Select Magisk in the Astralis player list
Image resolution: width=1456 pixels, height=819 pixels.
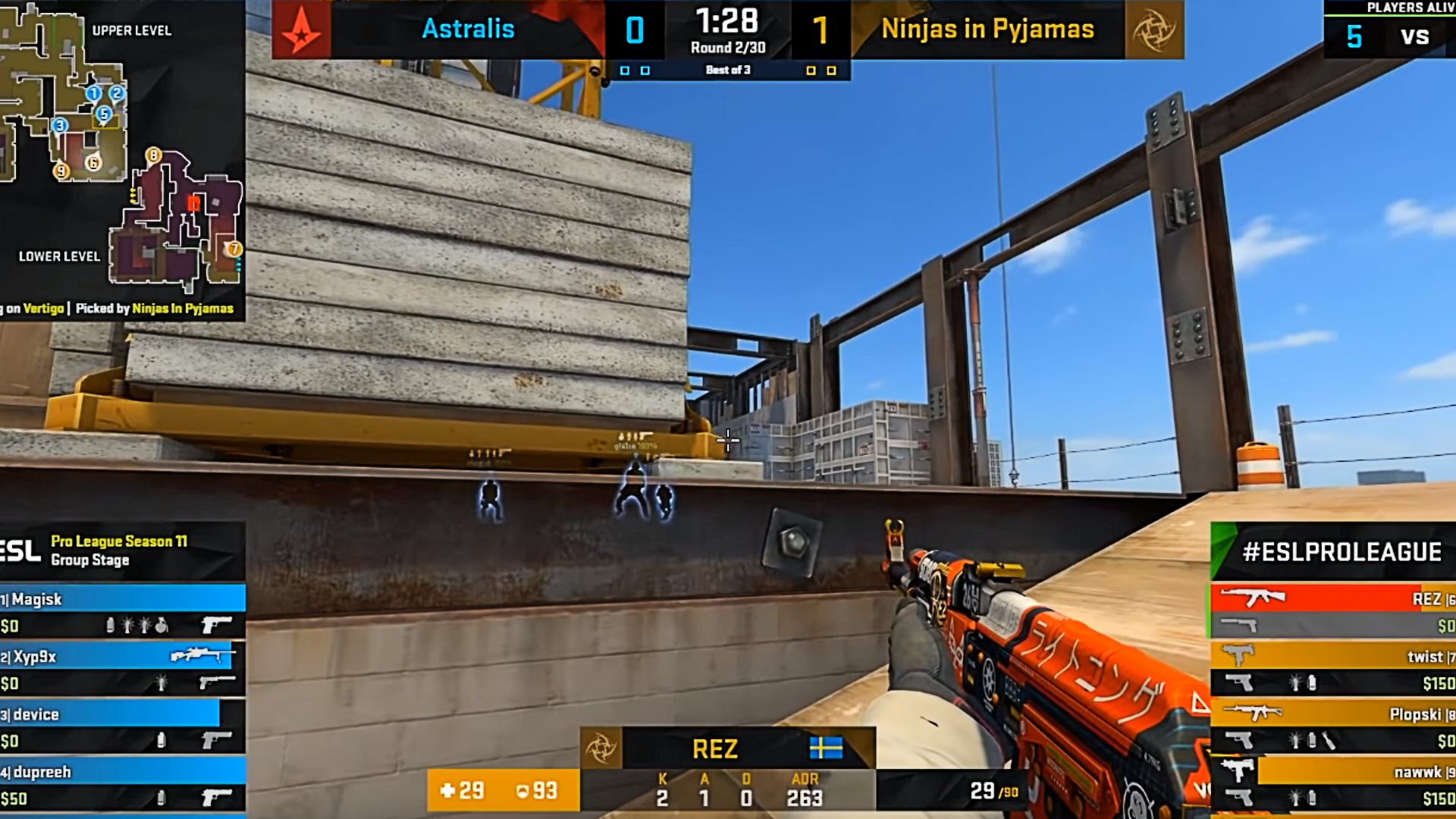pyautogui.click(x=121, y=599)
